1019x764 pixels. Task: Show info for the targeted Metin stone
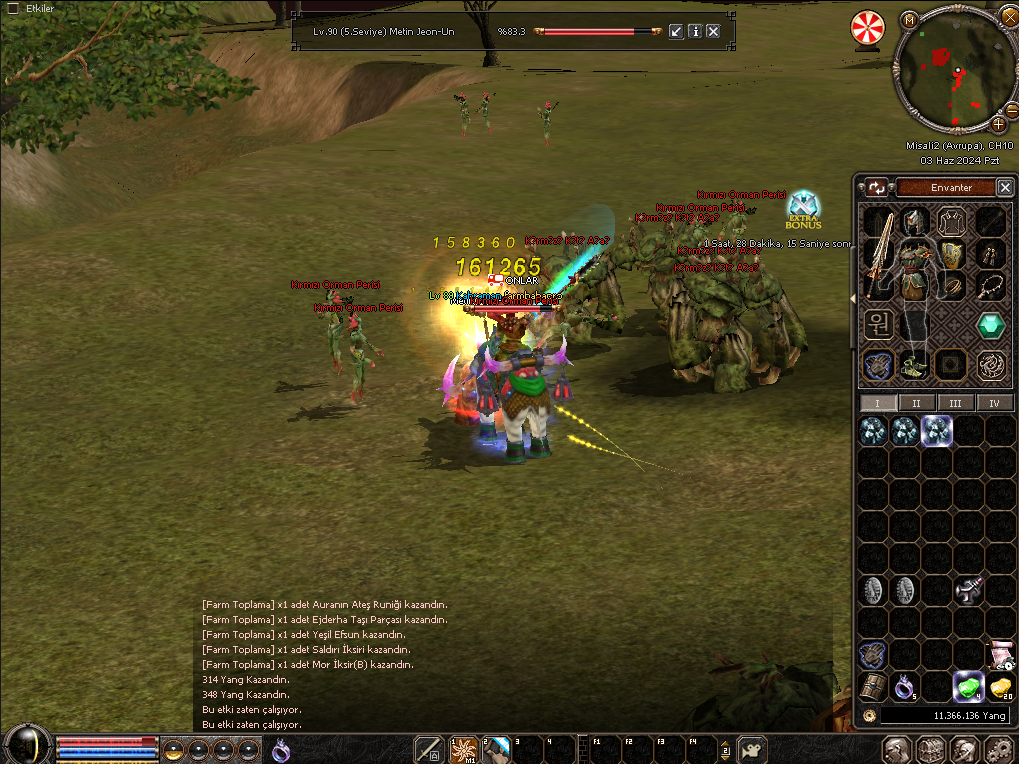[x=695, y=31]
